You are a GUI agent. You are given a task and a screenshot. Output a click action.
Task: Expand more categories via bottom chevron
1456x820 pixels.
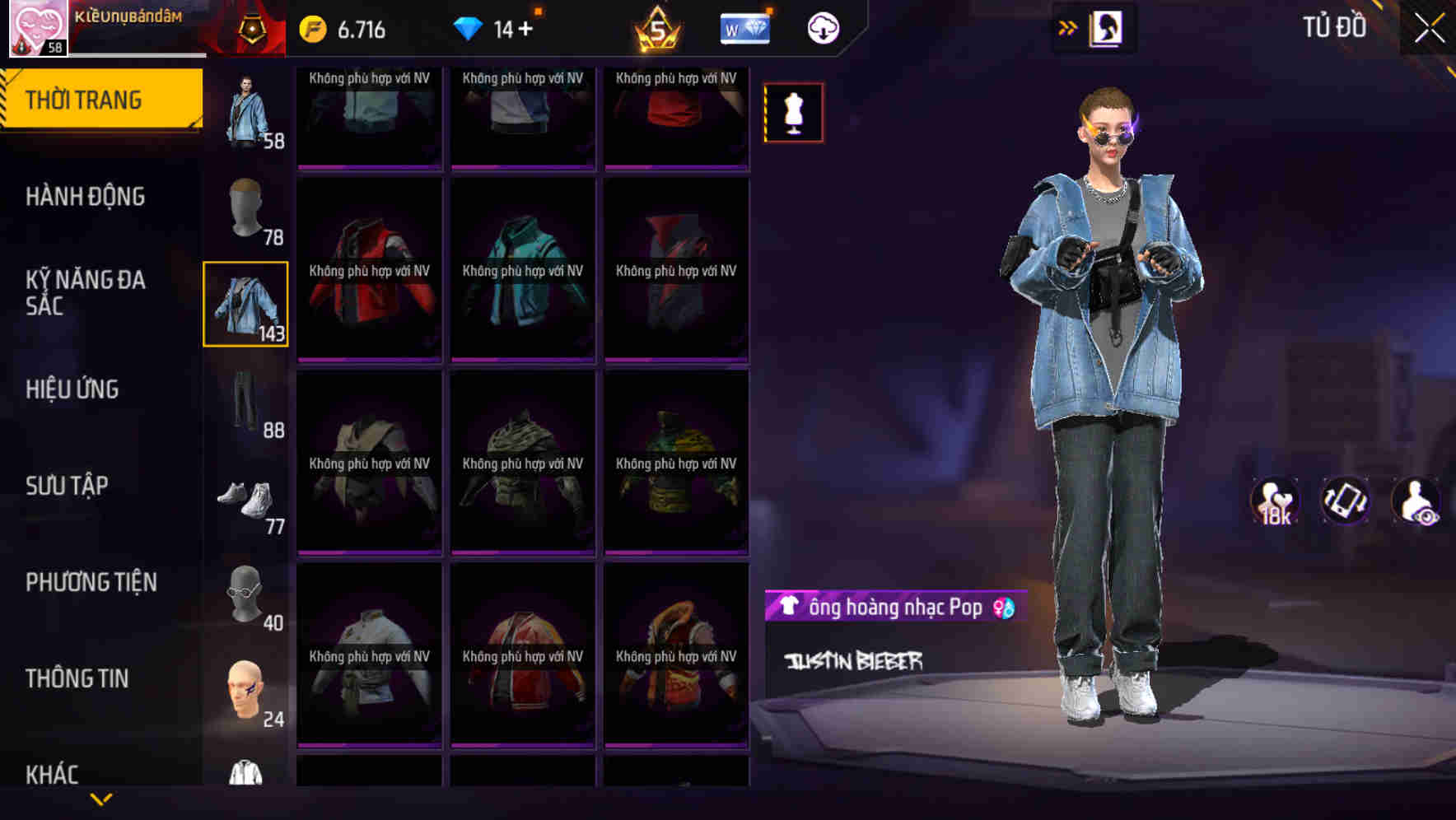[101, 799]
